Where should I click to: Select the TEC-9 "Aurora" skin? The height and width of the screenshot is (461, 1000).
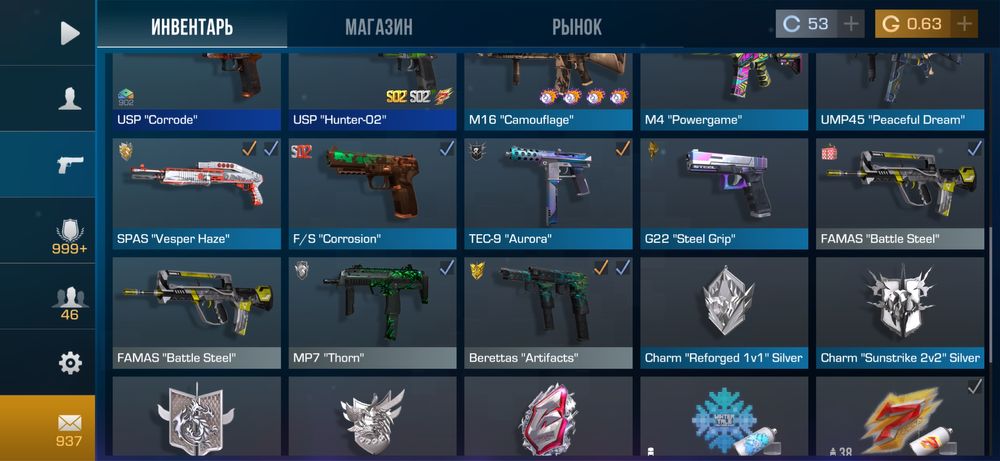[548, 193]
